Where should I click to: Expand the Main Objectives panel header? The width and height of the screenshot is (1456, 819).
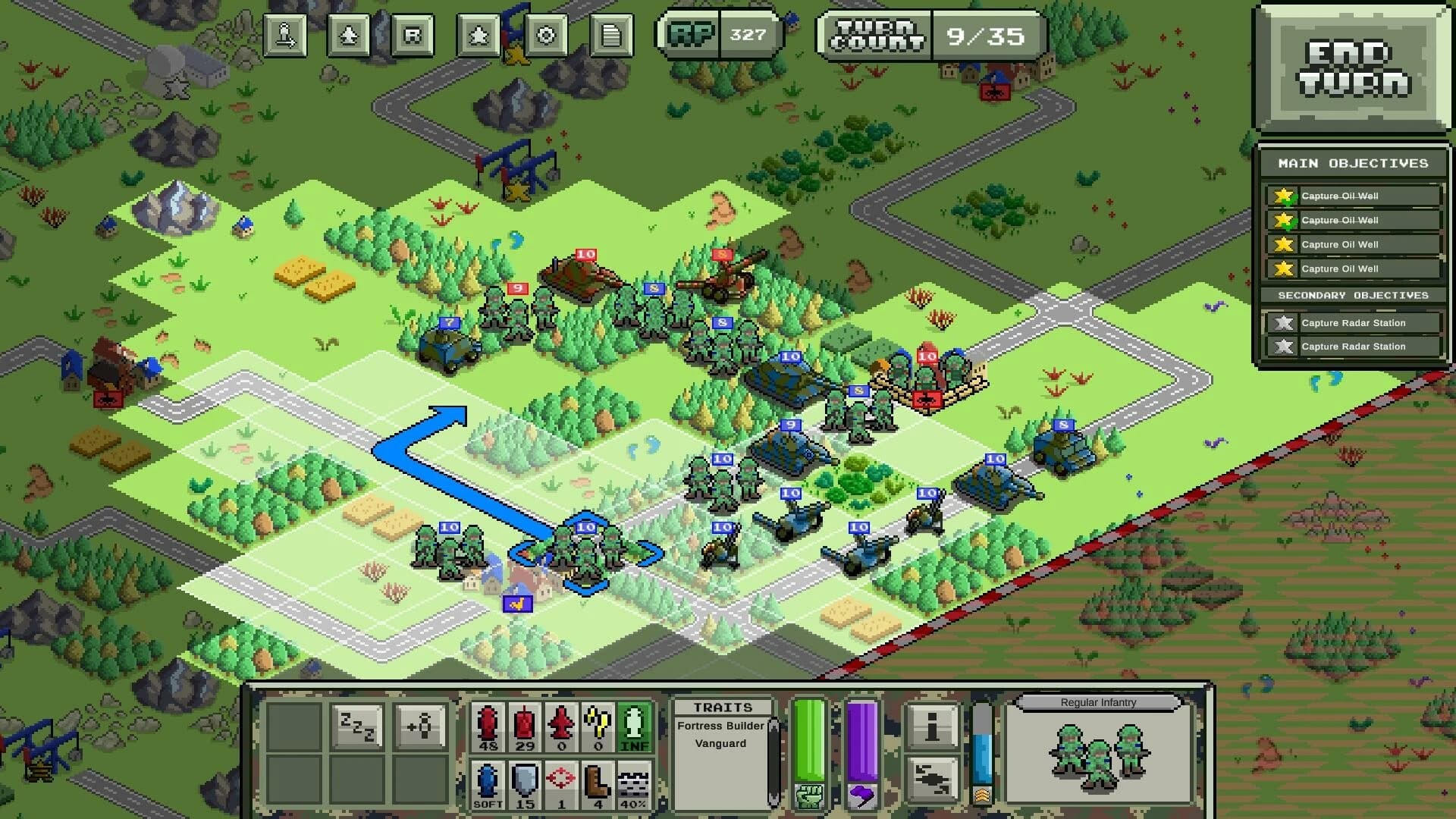(x=1352, y=162)
